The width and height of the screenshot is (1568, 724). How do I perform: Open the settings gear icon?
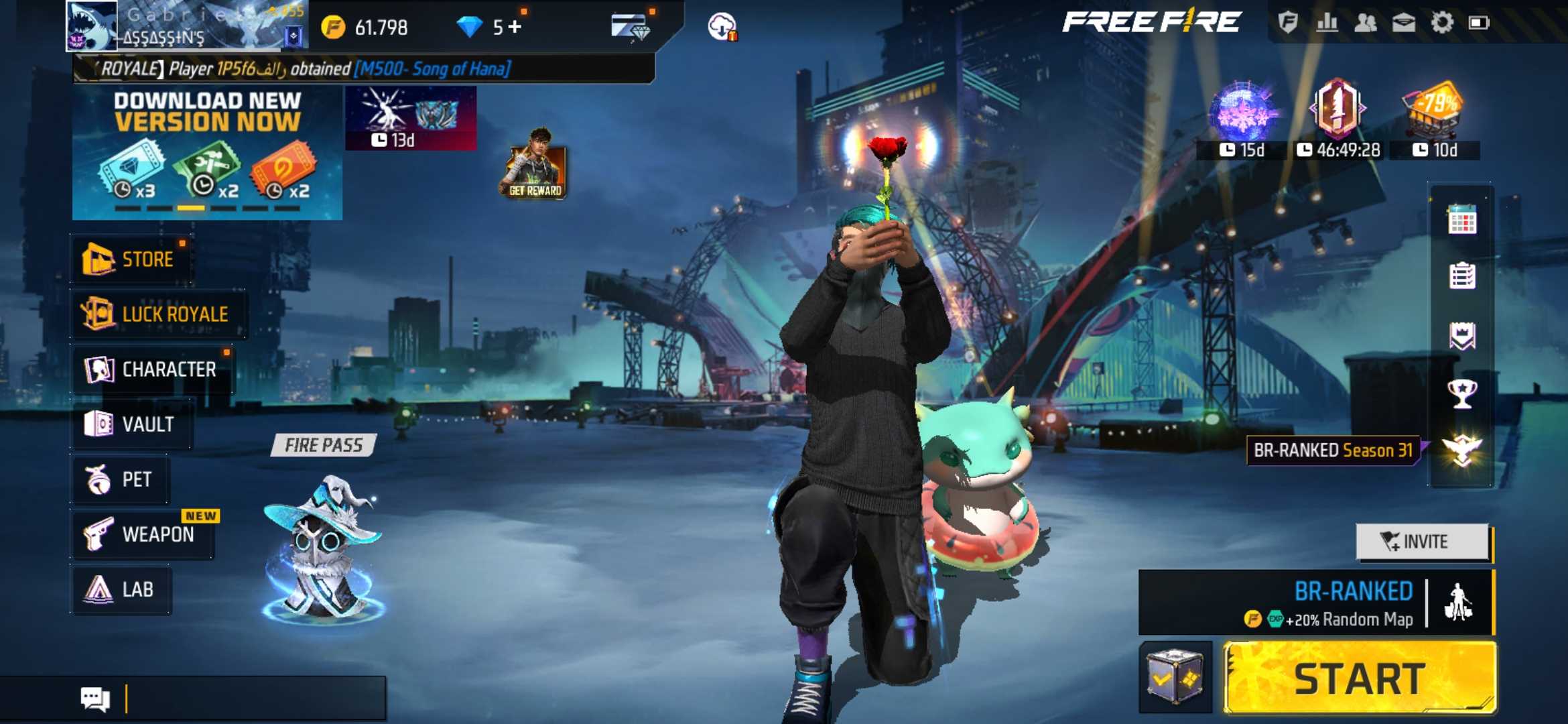(x=1442, y=23)
